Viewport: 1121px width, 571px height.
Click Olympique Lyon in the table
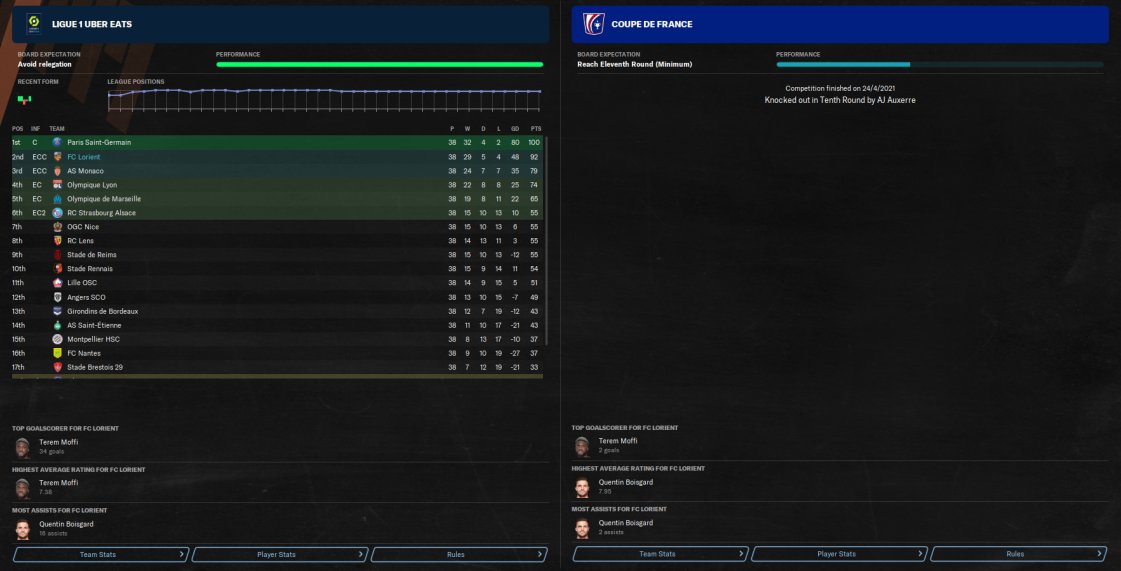click(x=92, y=185)
